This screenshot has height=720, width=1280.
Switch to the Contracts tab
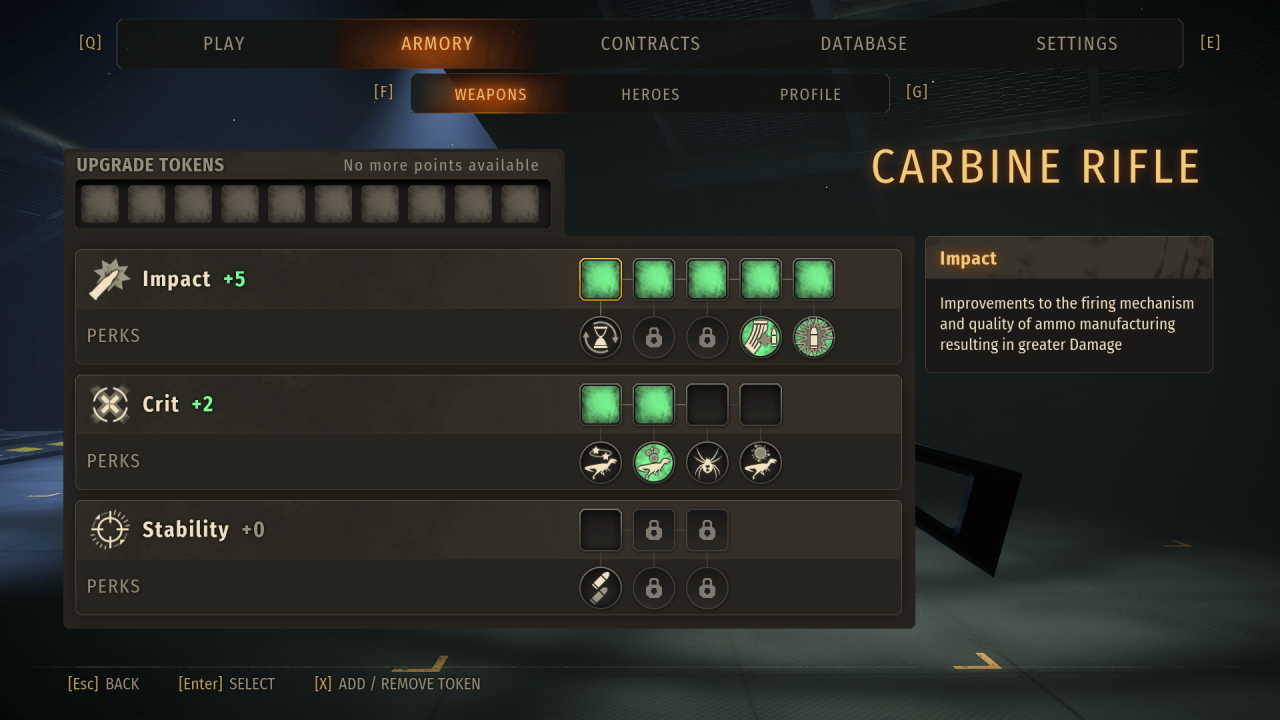(650, 44)
